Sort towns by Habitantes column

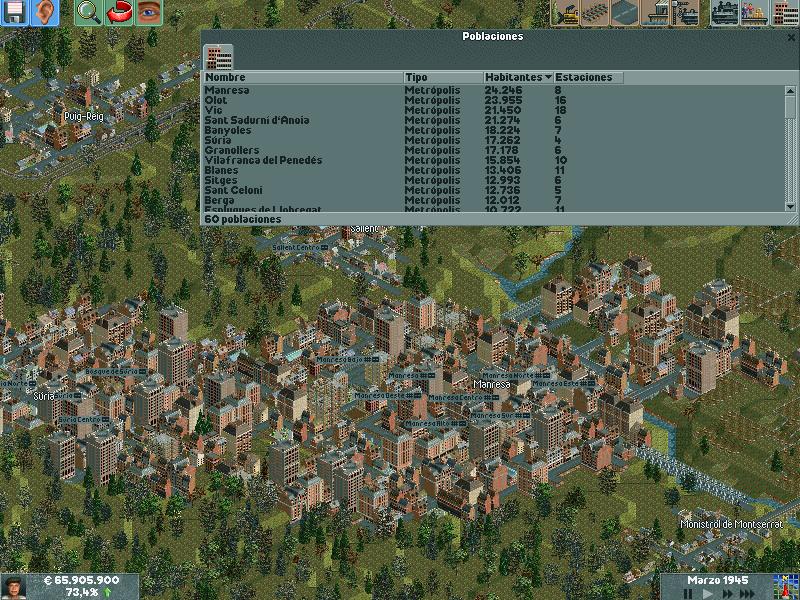(518, 77)
